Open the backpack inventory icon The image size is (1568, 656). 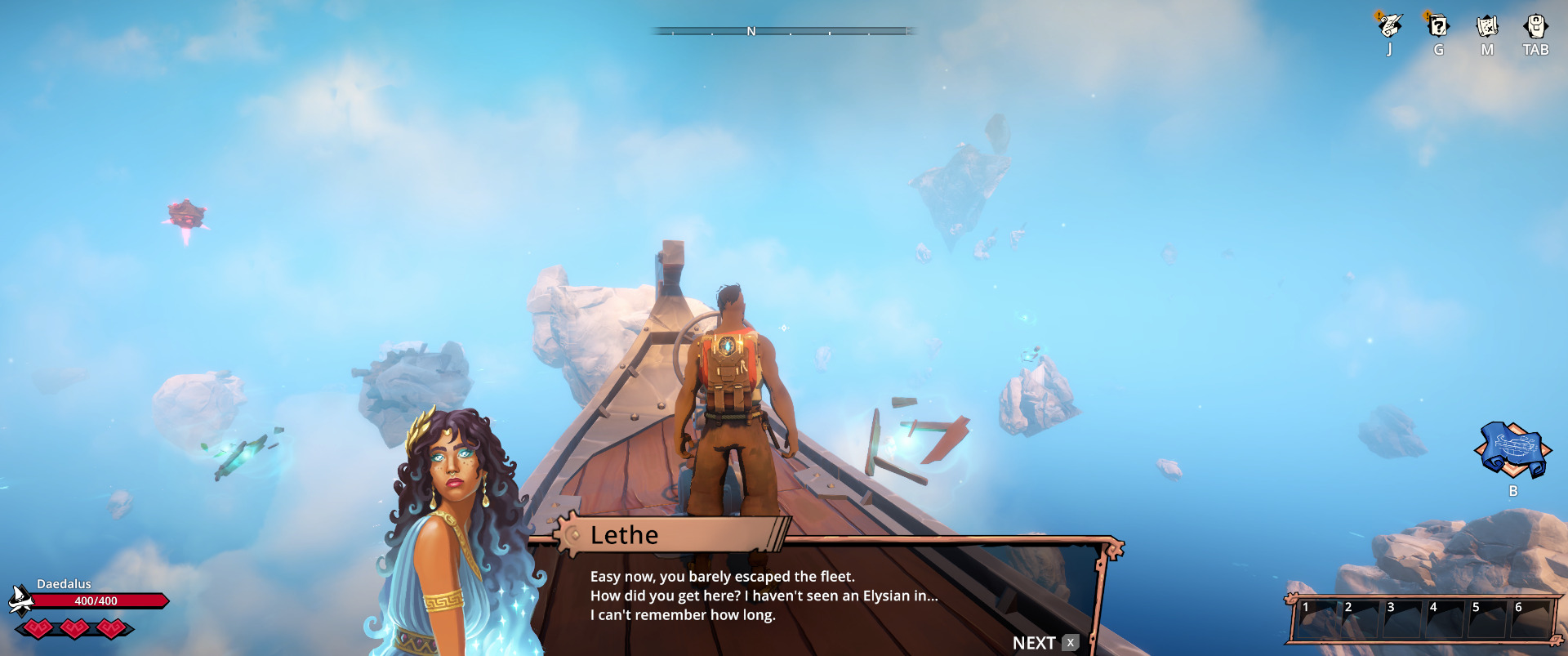coord(1535,26)
